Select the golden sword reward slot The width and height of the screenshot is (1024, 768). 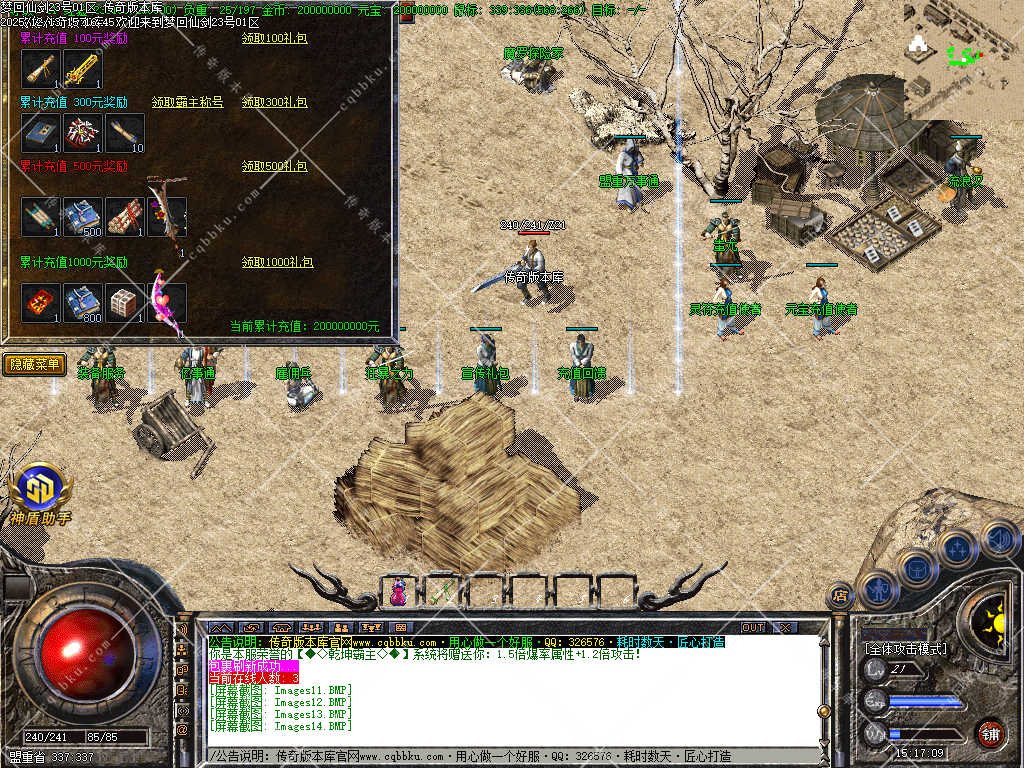(83, 69)
